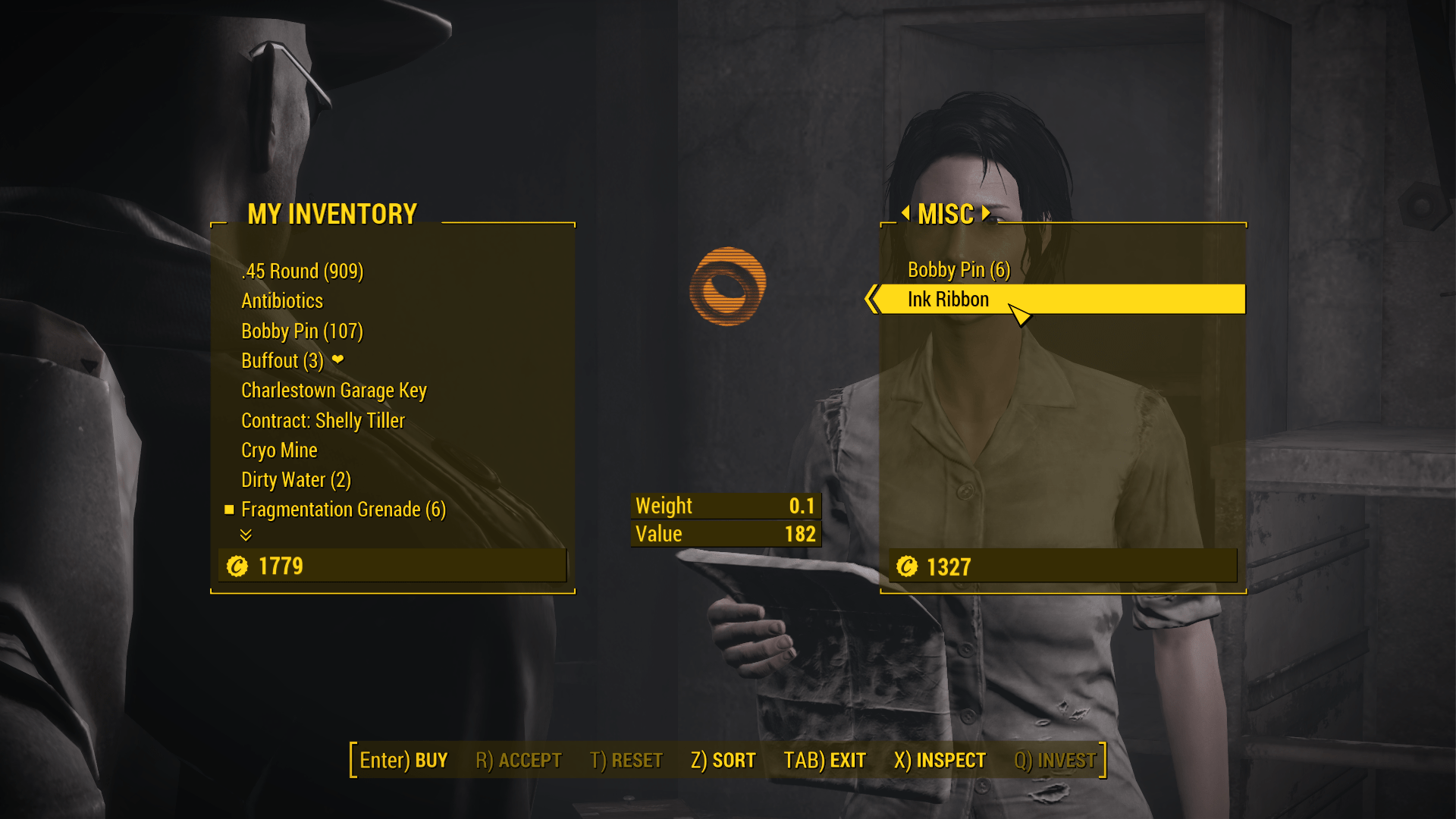1456x819 pixels.
Task: Select the Cryo Mine entry
Action: tap(279, 450)
